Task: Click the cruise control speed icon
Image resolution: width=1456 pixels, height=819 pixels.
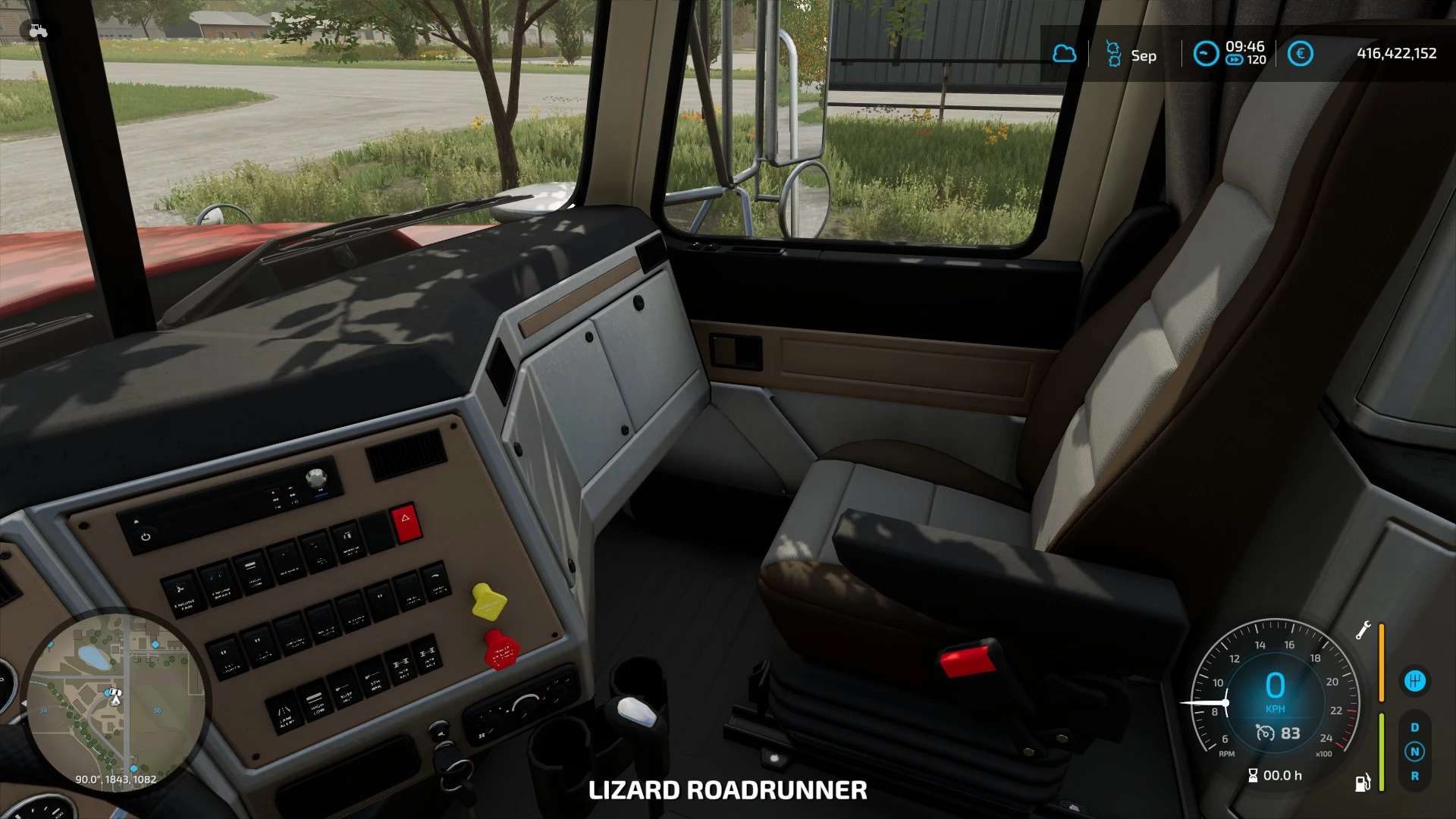Action: pos(1265,733)
